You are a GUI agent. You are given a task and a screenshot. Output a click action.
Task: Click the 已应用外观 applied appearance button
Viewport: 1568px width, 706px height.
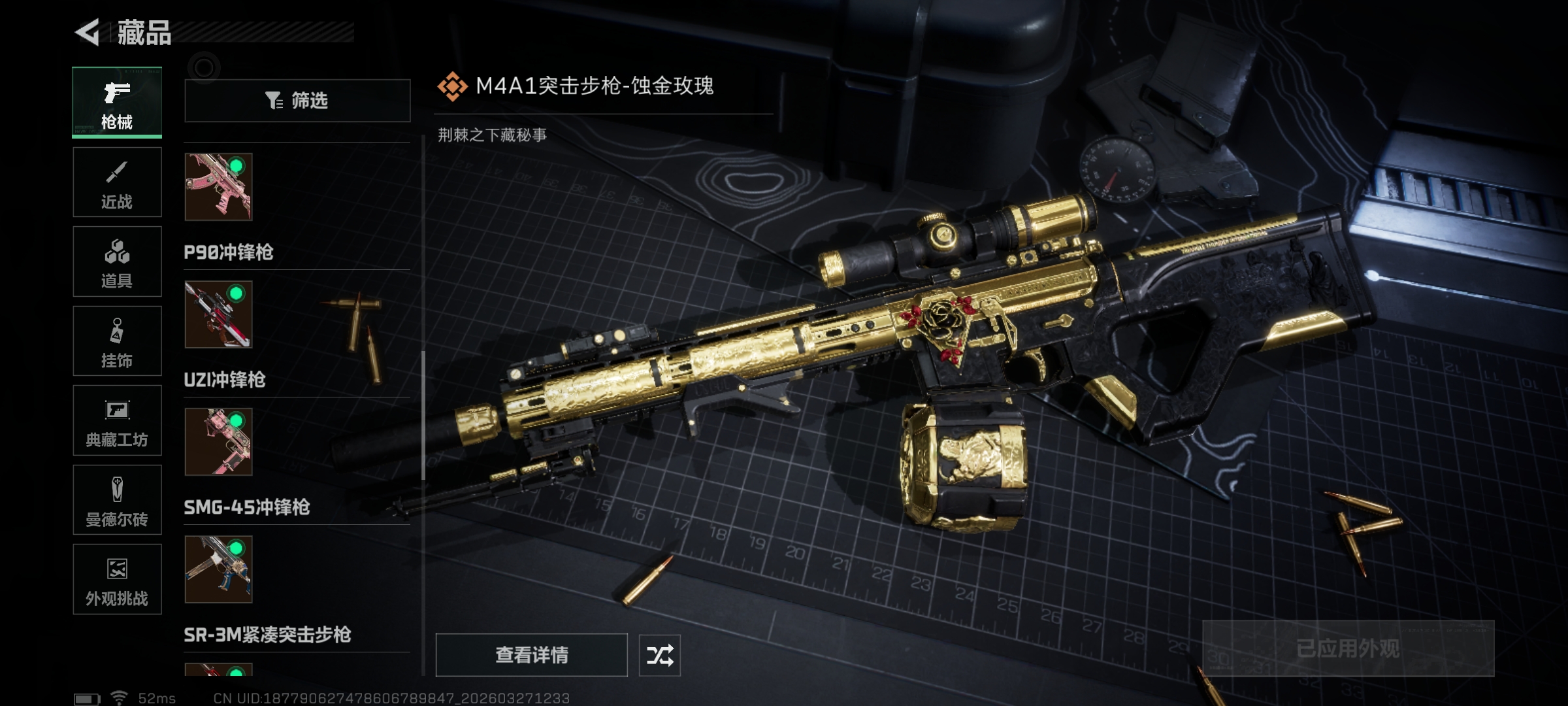click(x=1348, y=648)
